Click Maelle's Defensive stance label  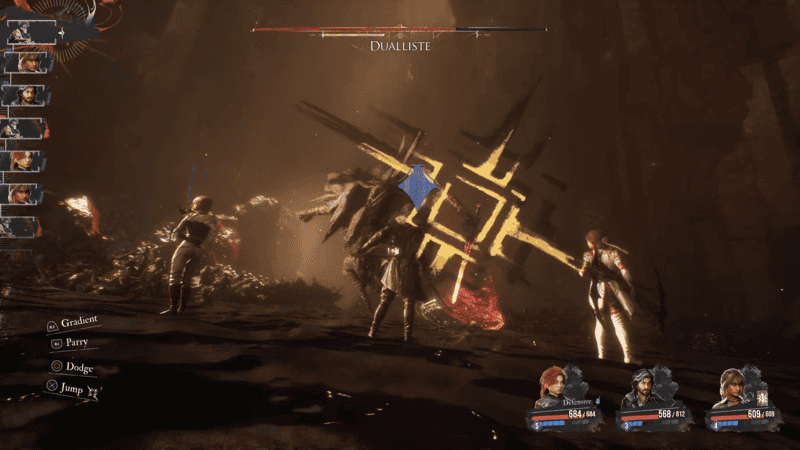point(578,400)
